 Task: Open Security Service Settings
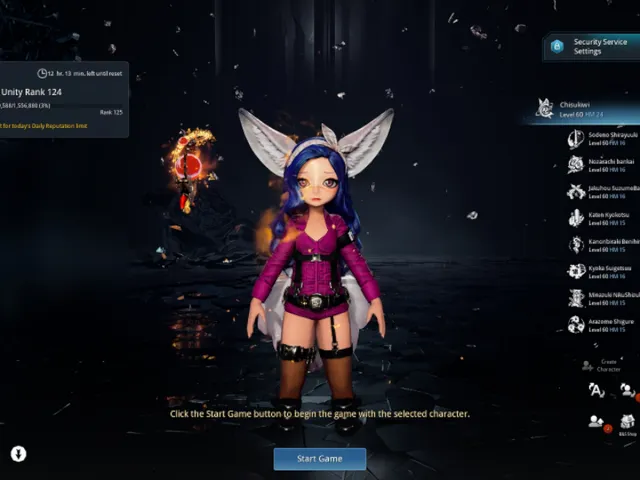click(591, 47)
